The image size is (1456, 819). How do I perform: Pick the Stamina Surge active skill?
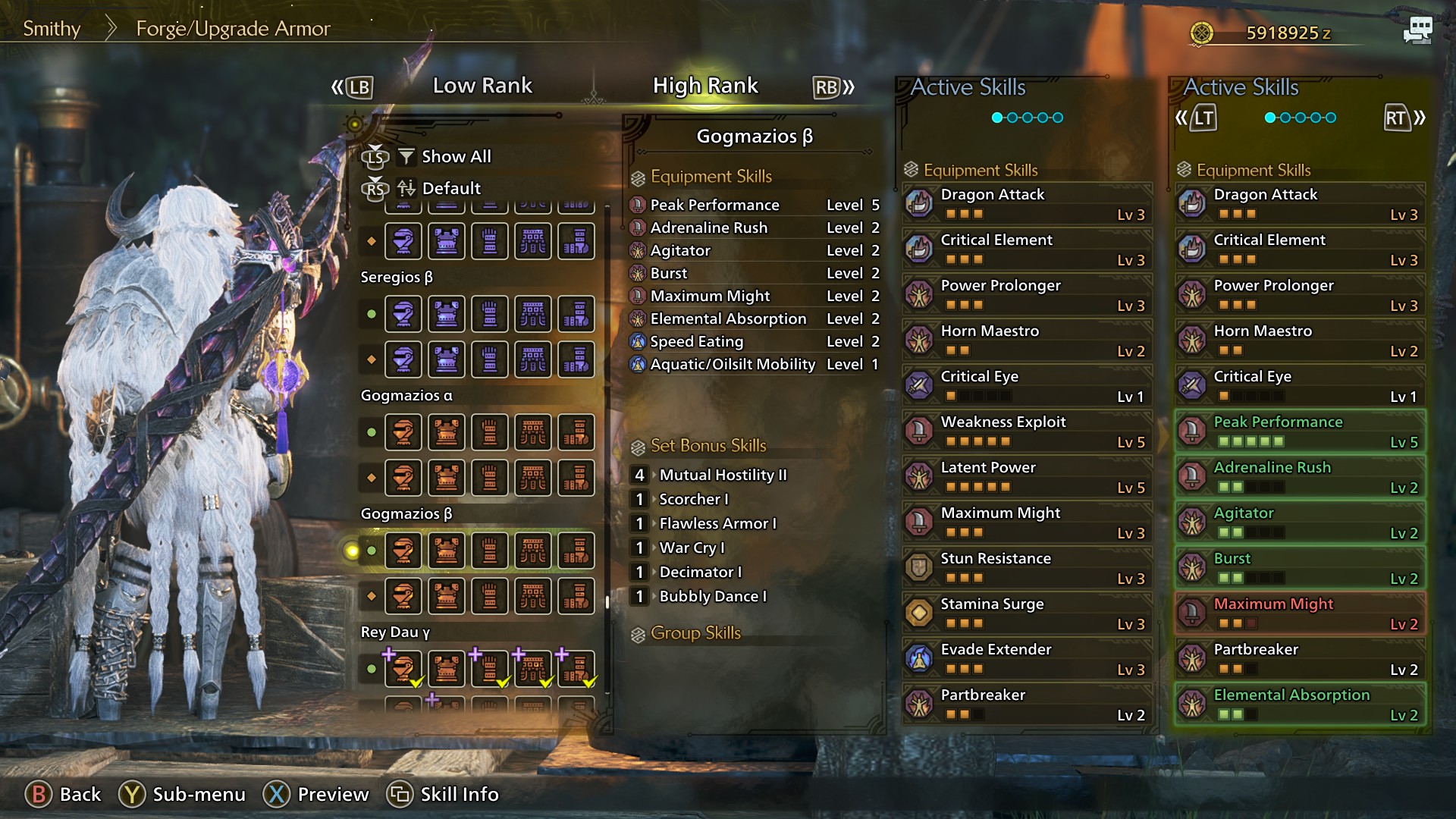1027,613
